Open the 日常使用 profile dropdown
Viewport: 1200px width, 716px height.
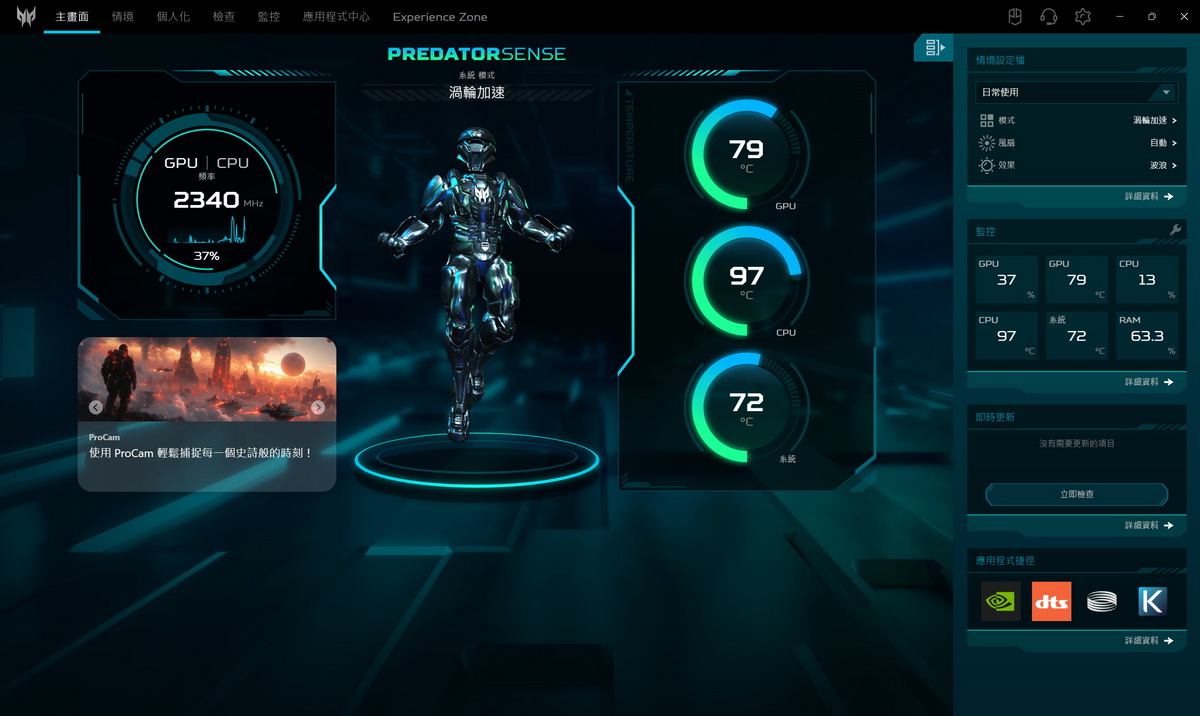click(x=1076, y=92)
